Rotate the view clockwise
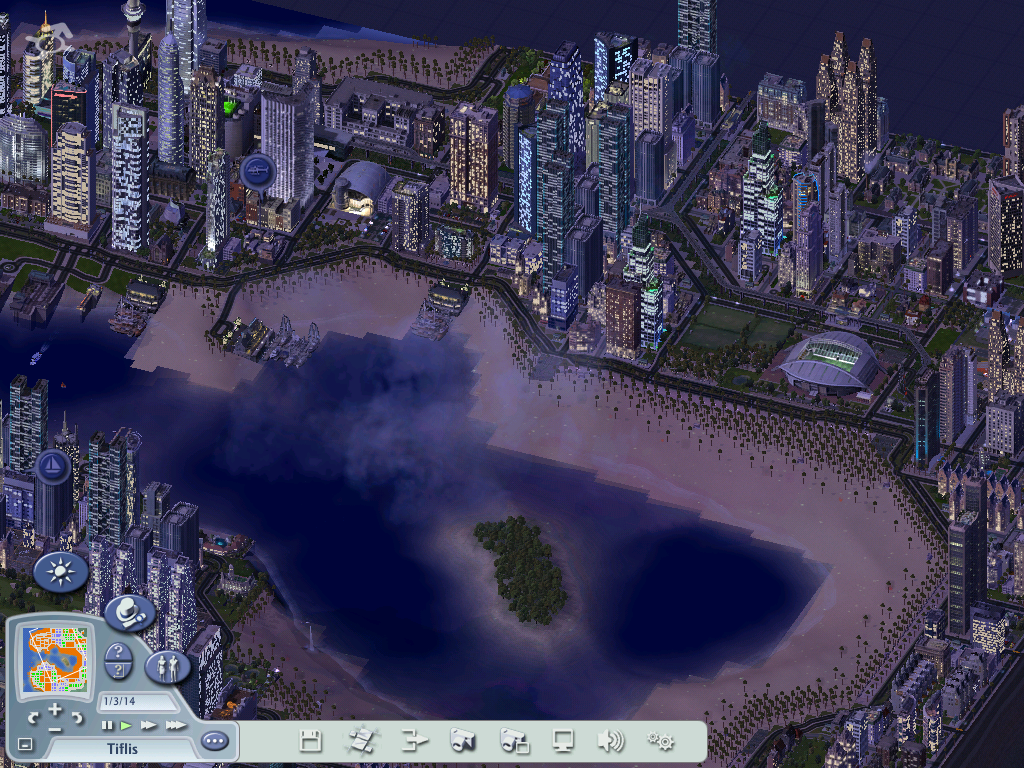The image size is (1024, 768). click(76, 719)
